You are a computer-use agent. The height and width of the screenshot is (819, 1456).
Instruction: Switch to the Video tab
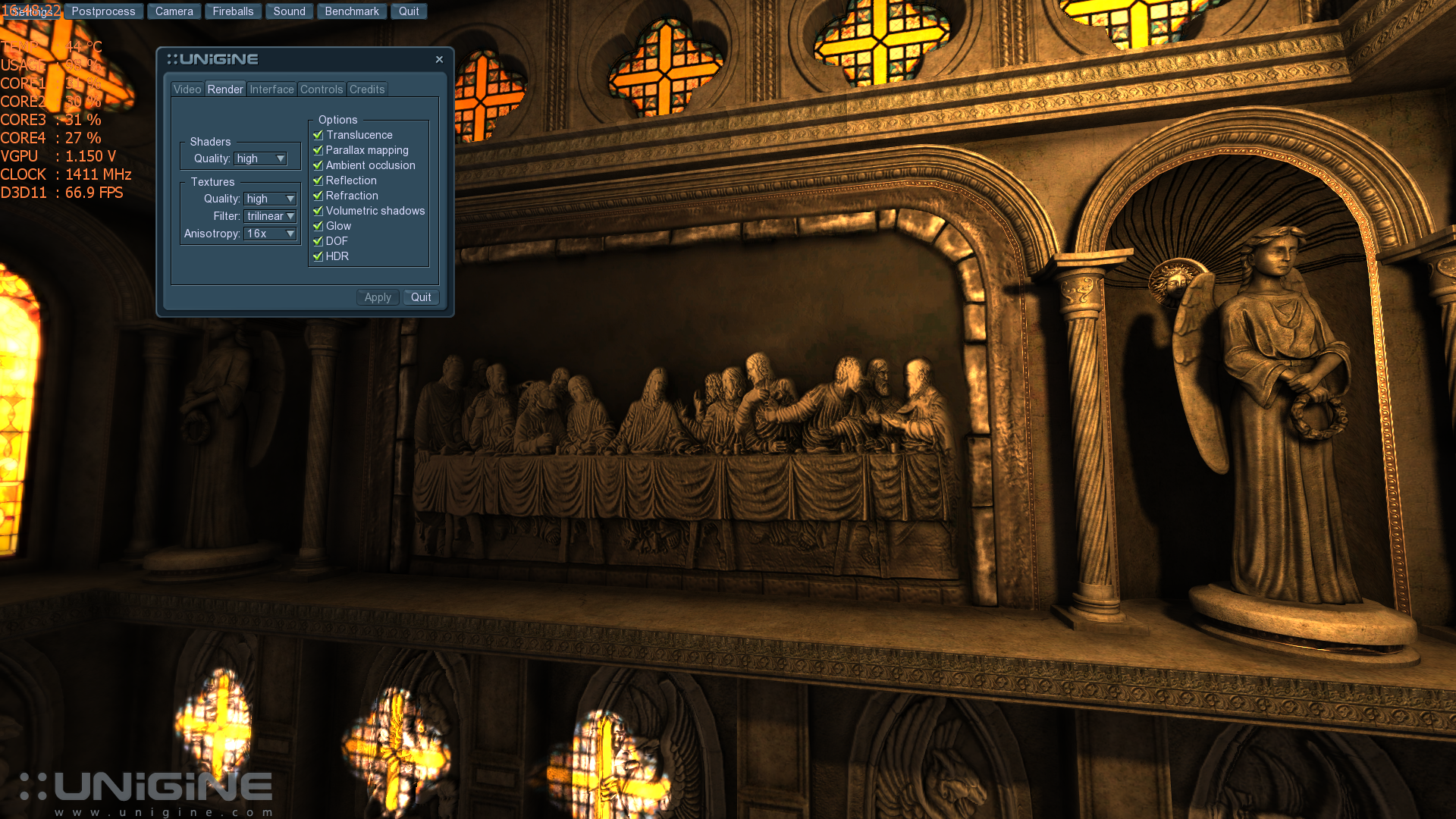(187, 89)
